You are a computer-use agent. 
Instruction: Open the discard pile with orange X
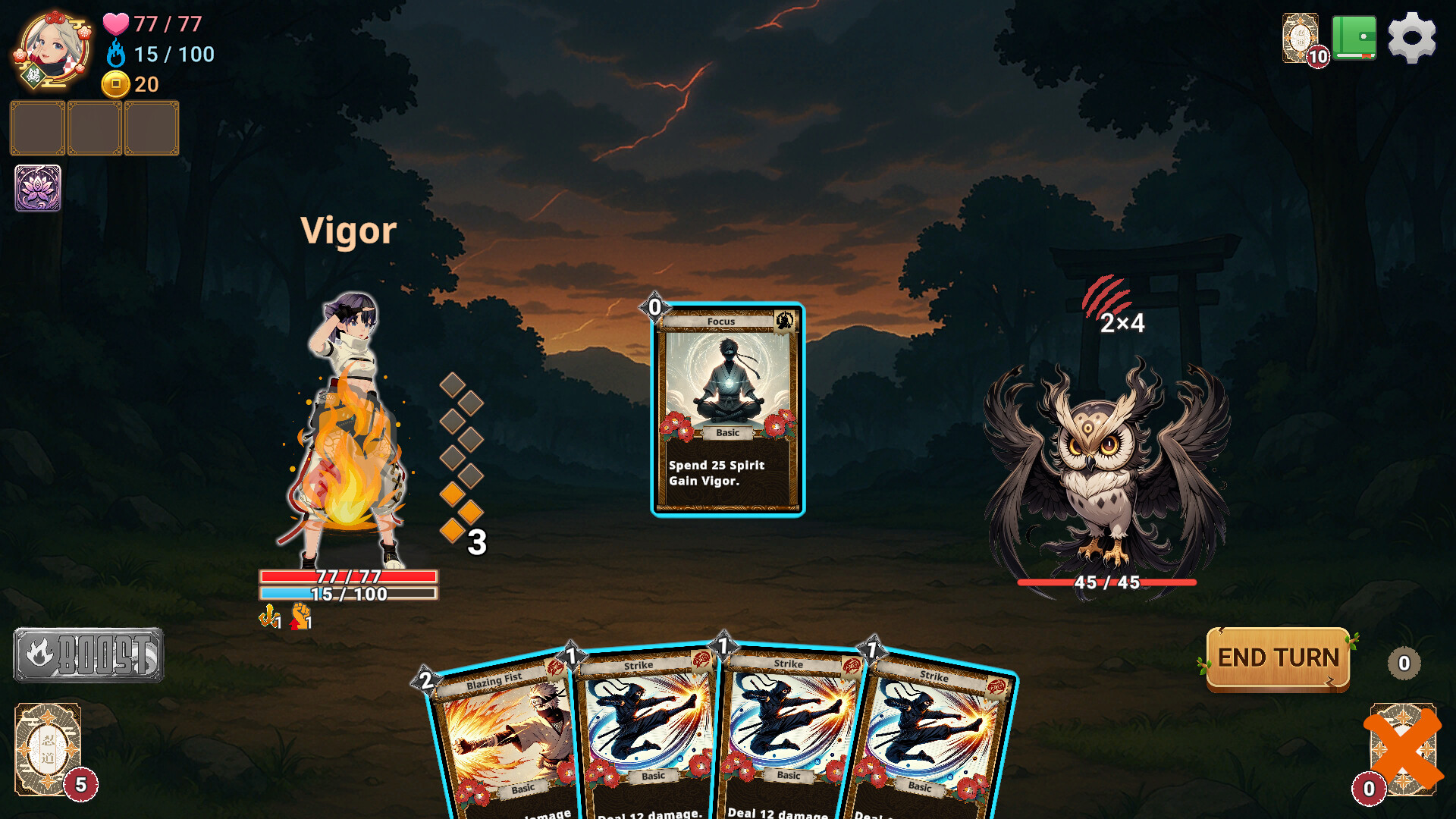pyautogui.click(x=1401, y=751)
